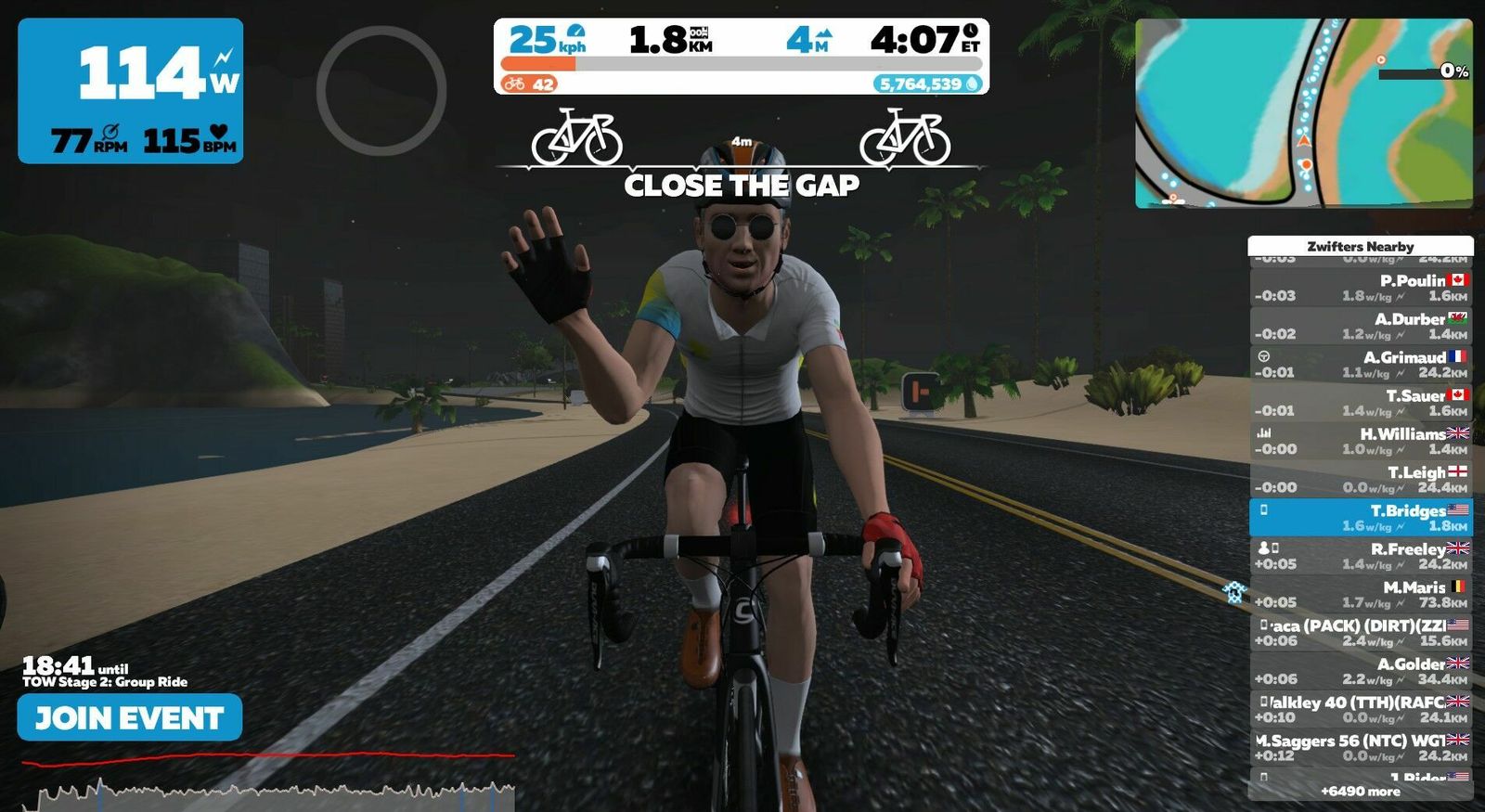Select A.Golder rider entry
The height and width of the screenshot is (812, 1485).
(x=1360, y=671)
